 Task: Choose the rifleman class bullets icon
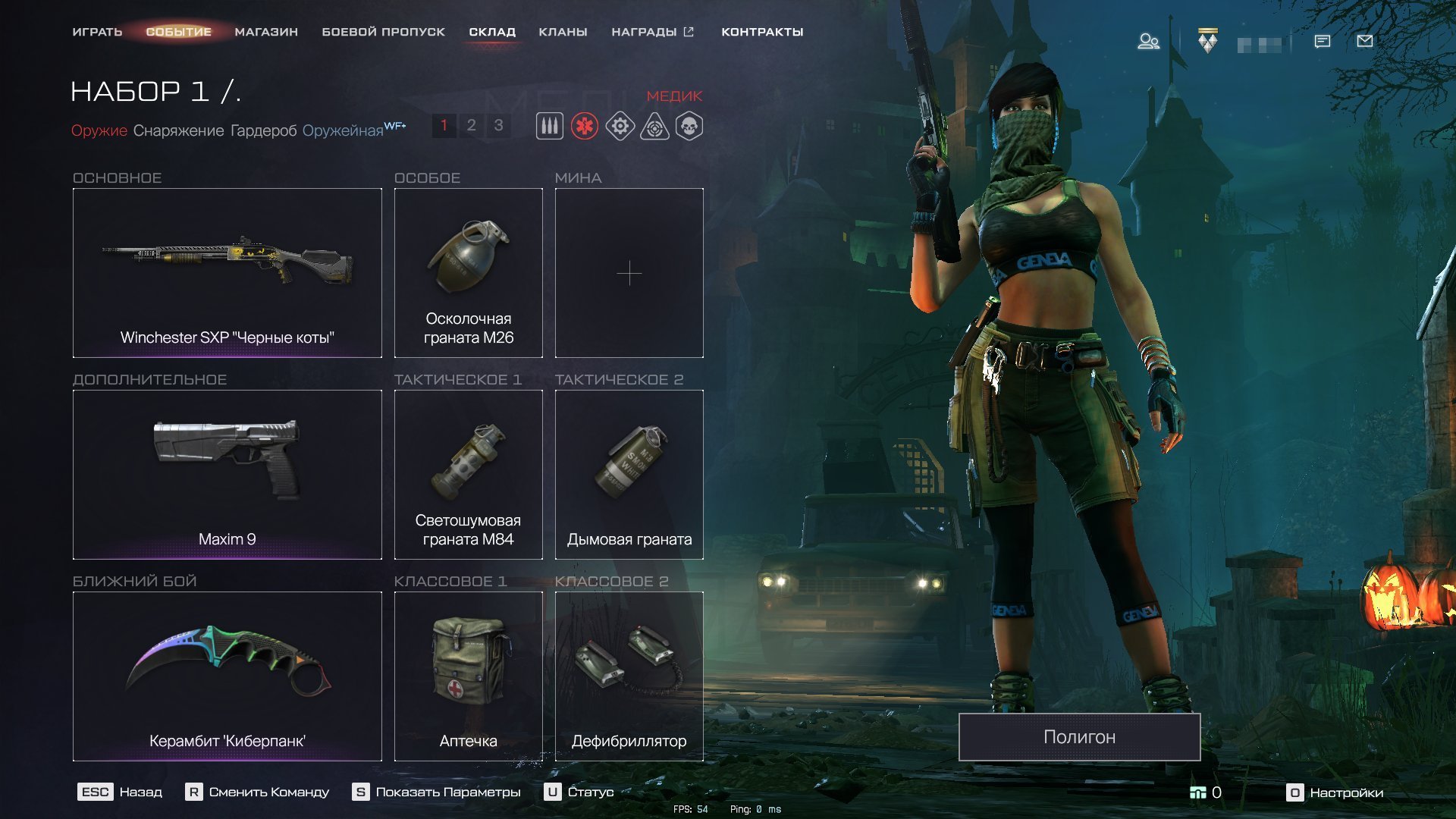(550, 126)
